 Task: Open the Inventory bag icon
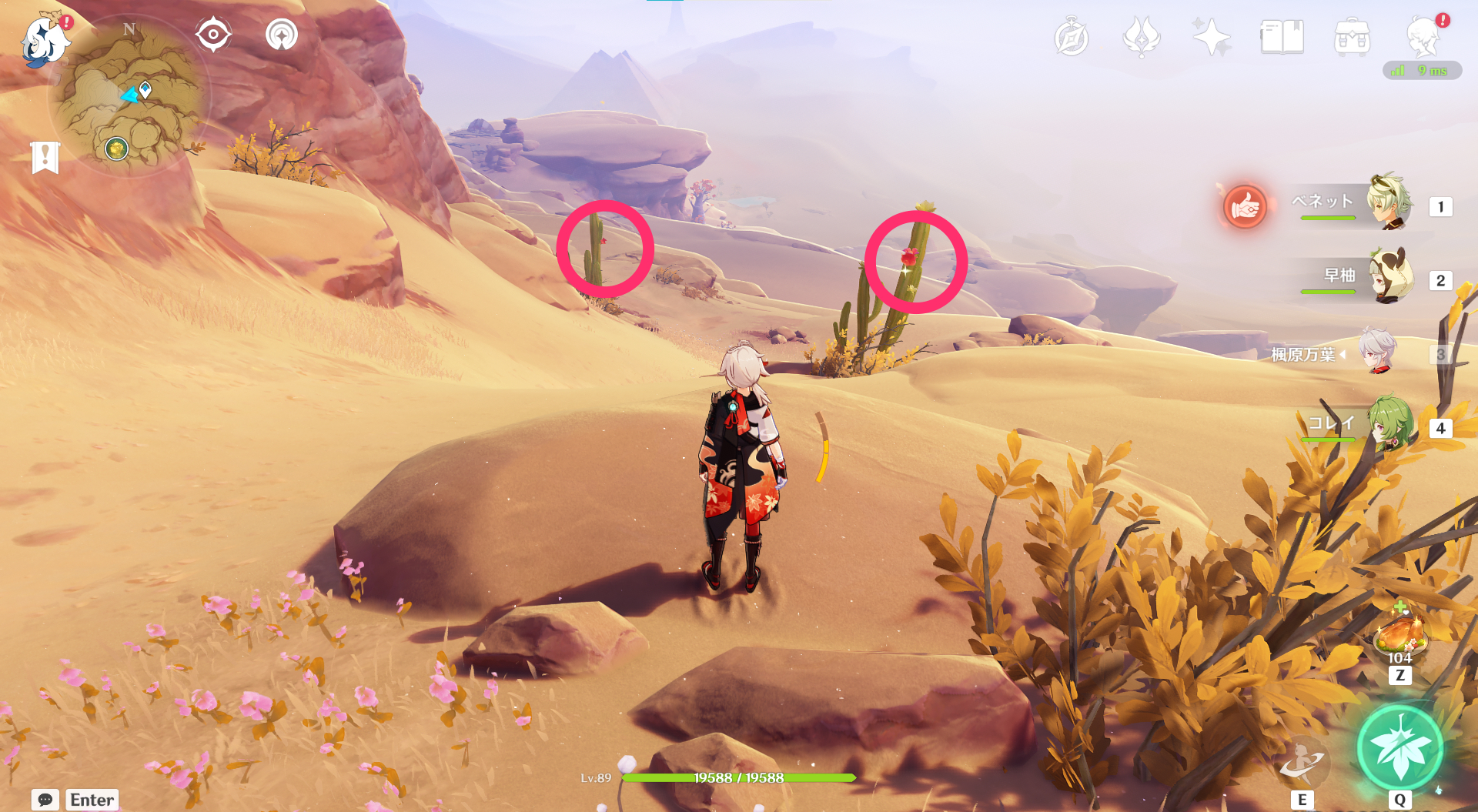[x=1351, y=35]
